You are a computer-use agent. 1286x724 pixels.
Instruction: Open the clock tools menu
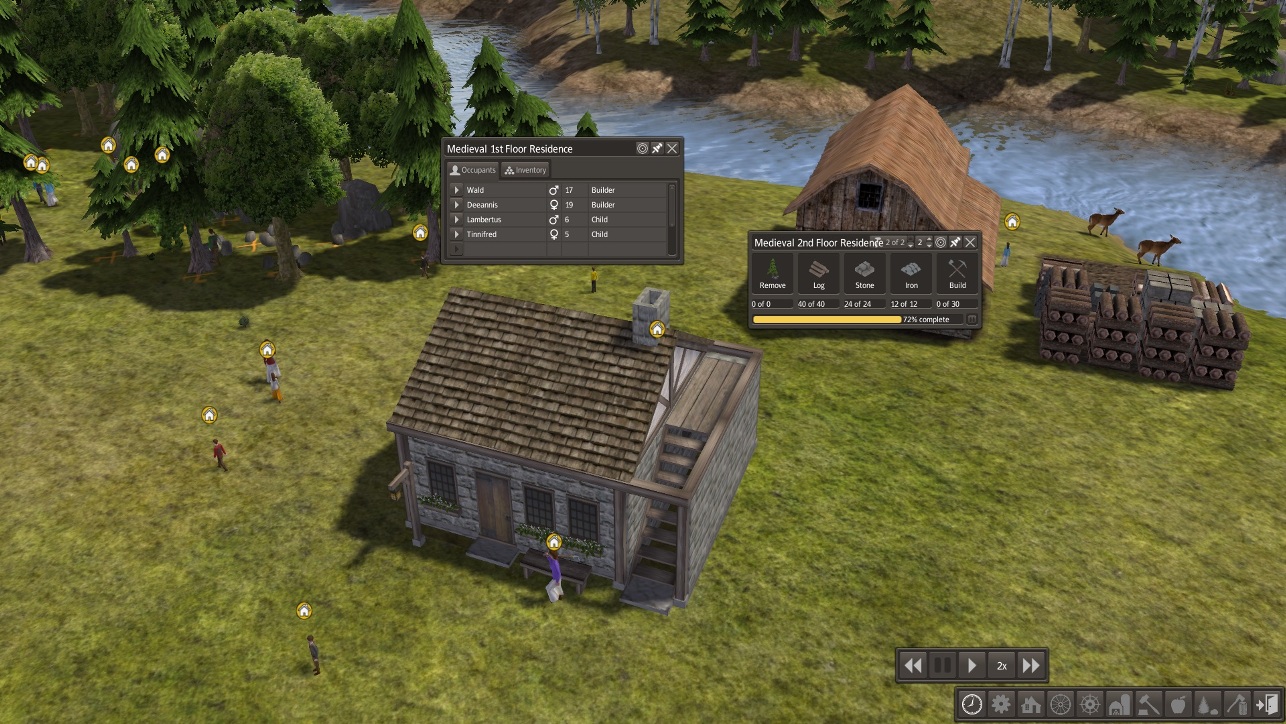point(971,704)
